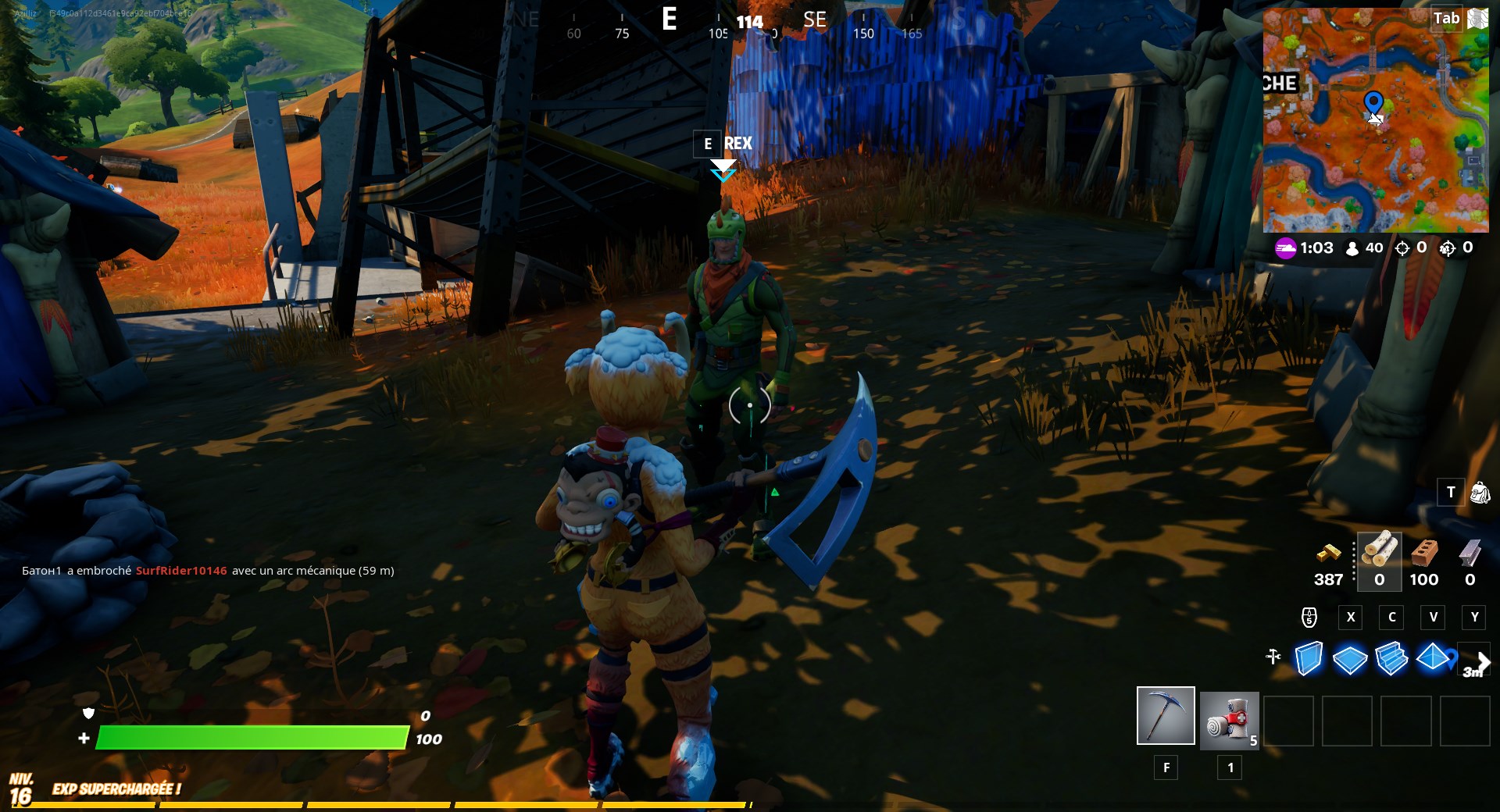Click the players remaining icon showing 40
This screenshot has height=812, width=1500.
click(1352, 248)
